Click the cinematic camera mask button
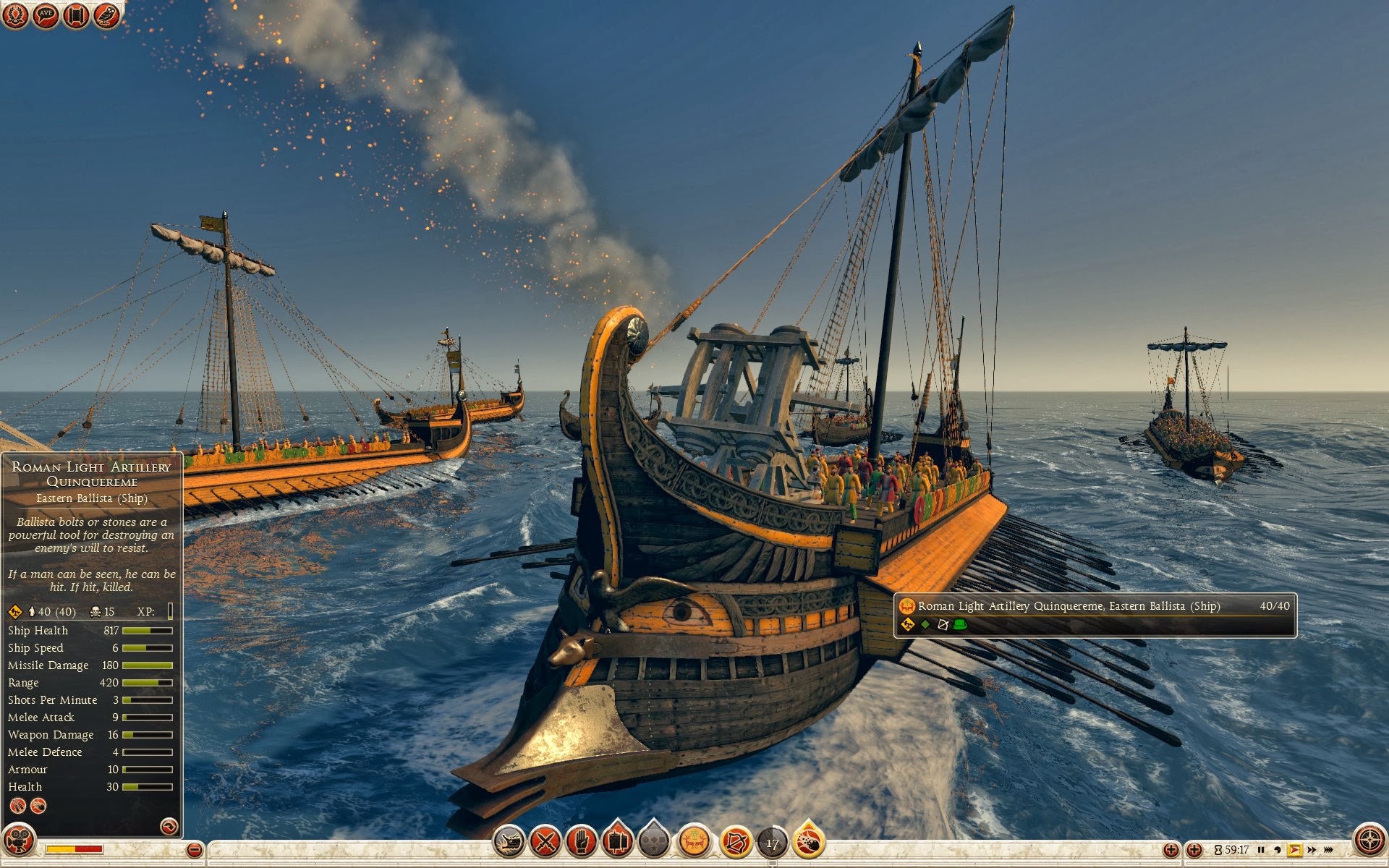Image resolution: width=1389 pixels, height=868 pixels. click(x=19, y=841)
